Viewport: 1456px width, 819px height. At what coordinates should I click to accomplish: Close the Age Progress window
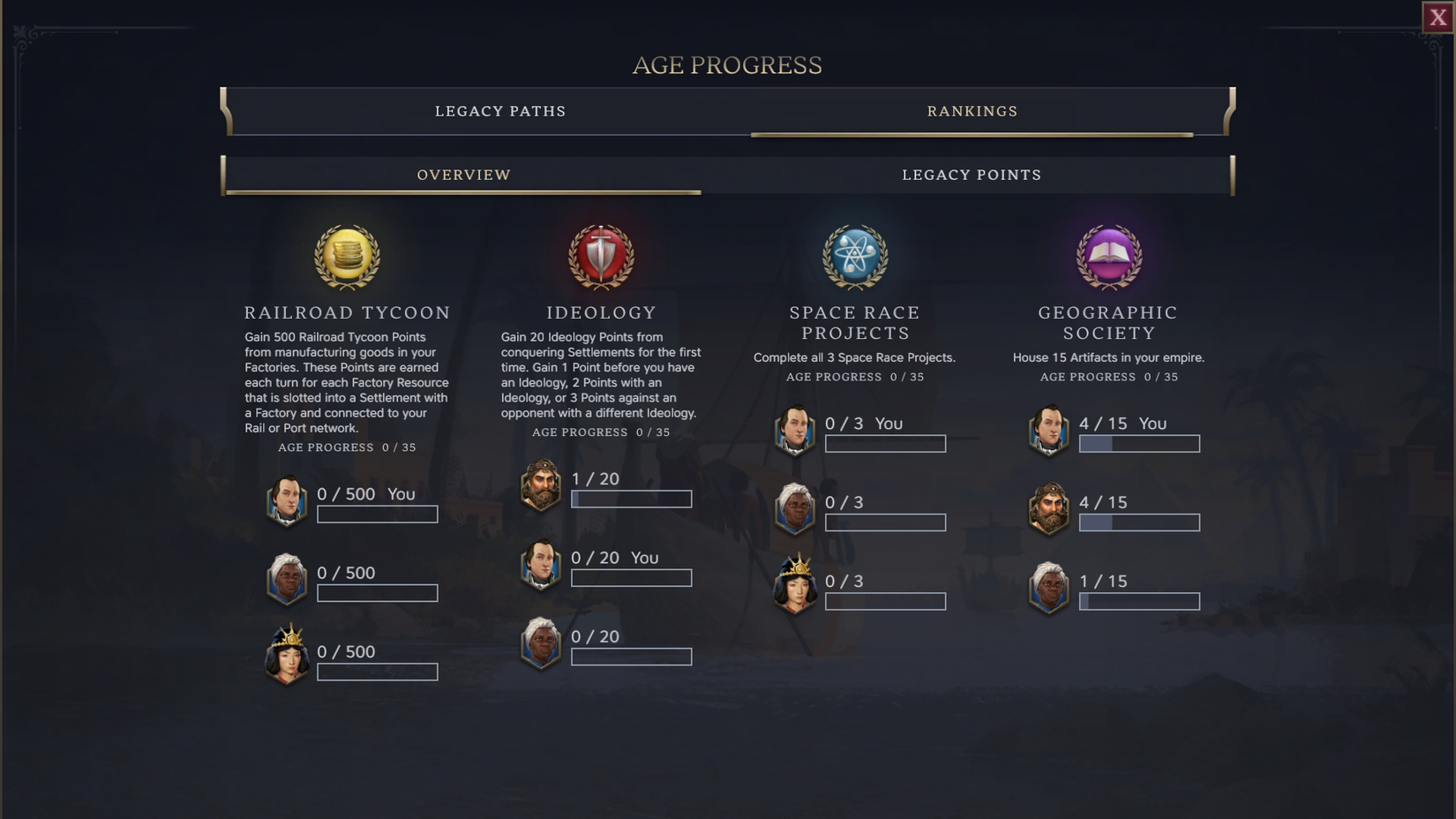[x=1437, y=16]
